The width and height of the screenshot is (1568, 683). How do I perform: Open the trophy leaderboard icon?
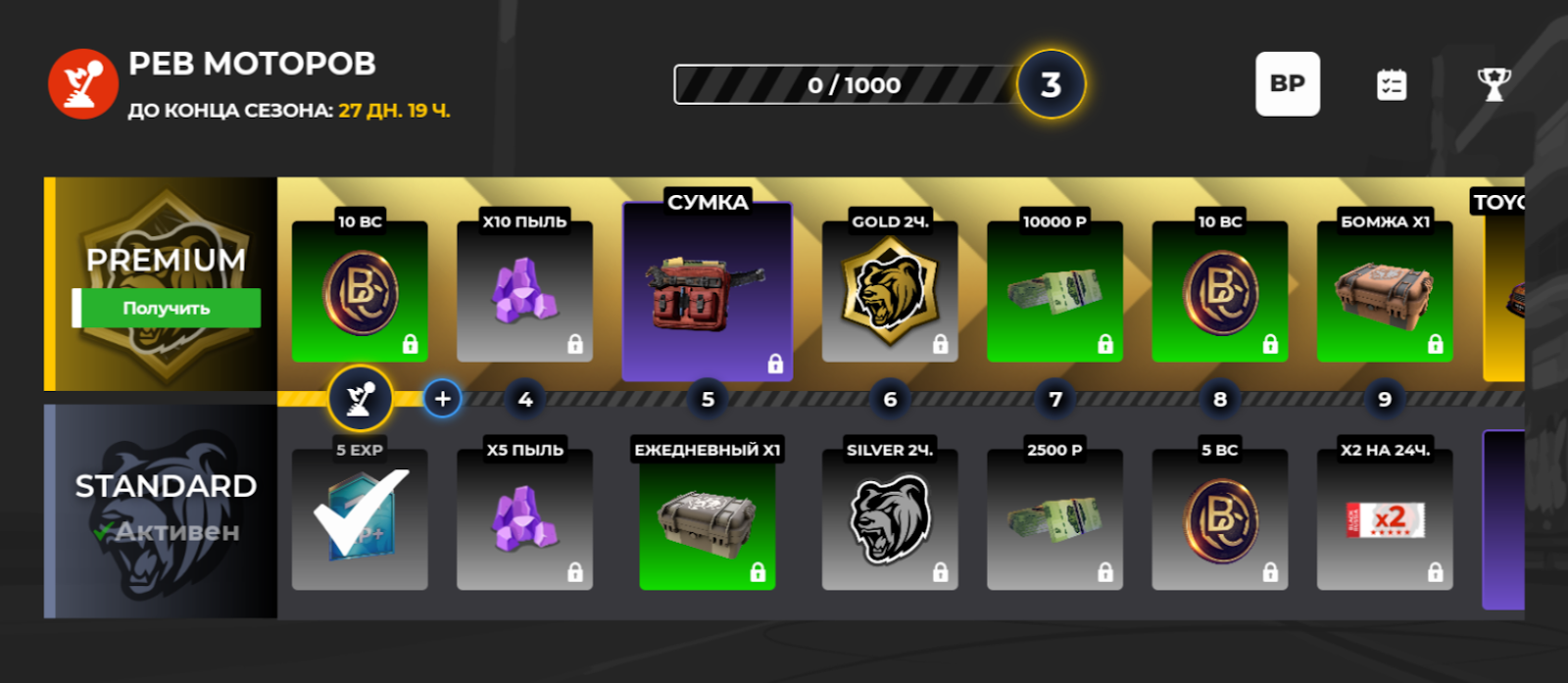point(1494,85)
